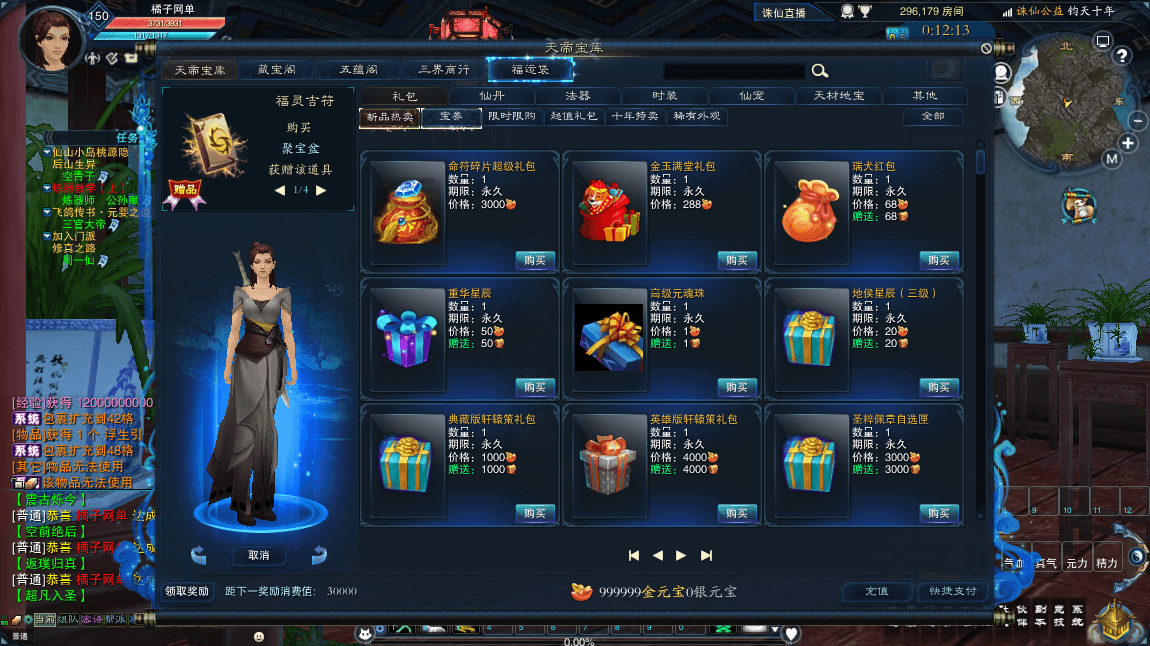1150x646 pixels.
Task: Choose the 时装 category tab
Action: 665,96
